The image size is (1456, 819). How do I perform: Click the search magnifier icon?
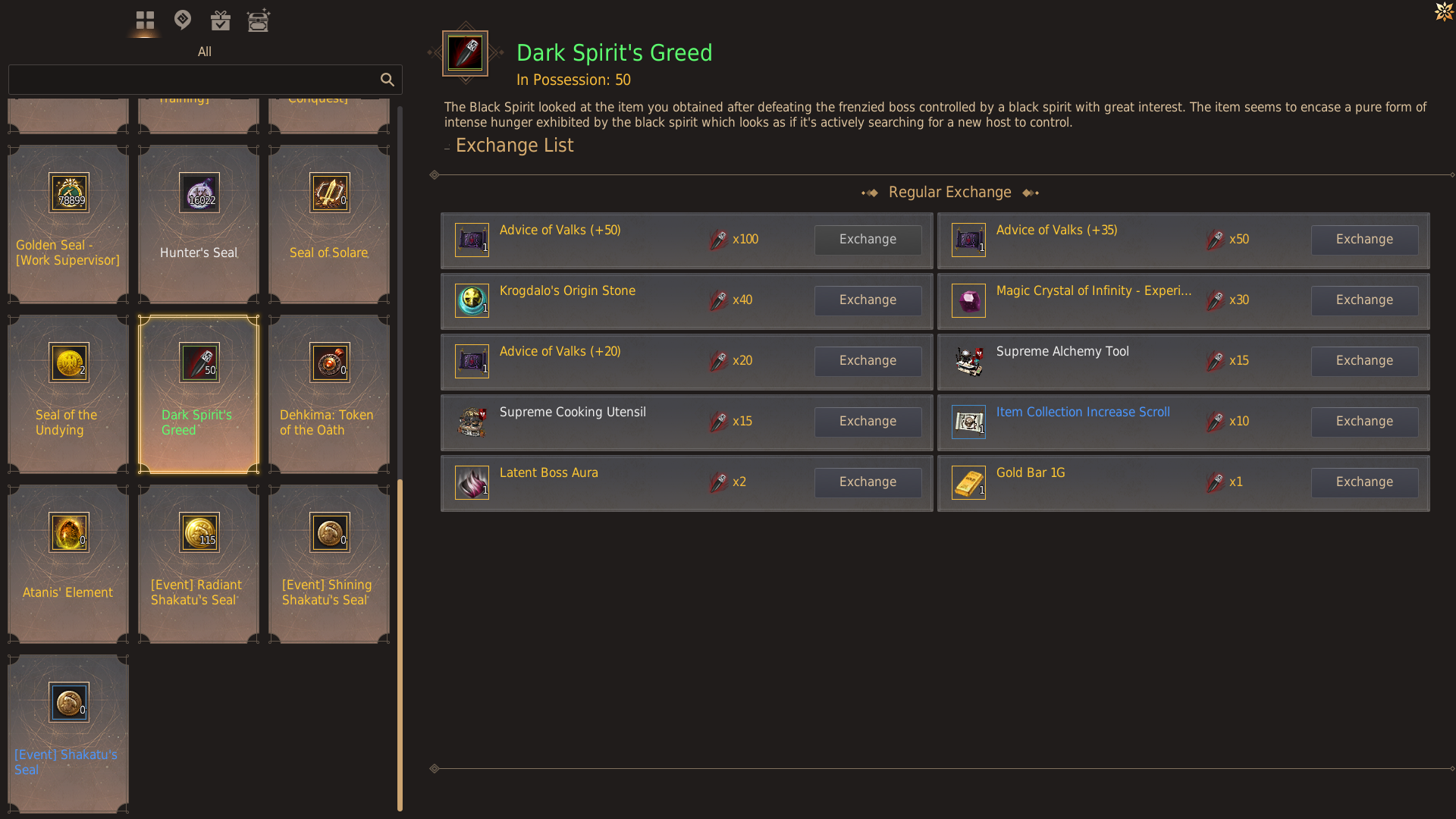point(388,80)
